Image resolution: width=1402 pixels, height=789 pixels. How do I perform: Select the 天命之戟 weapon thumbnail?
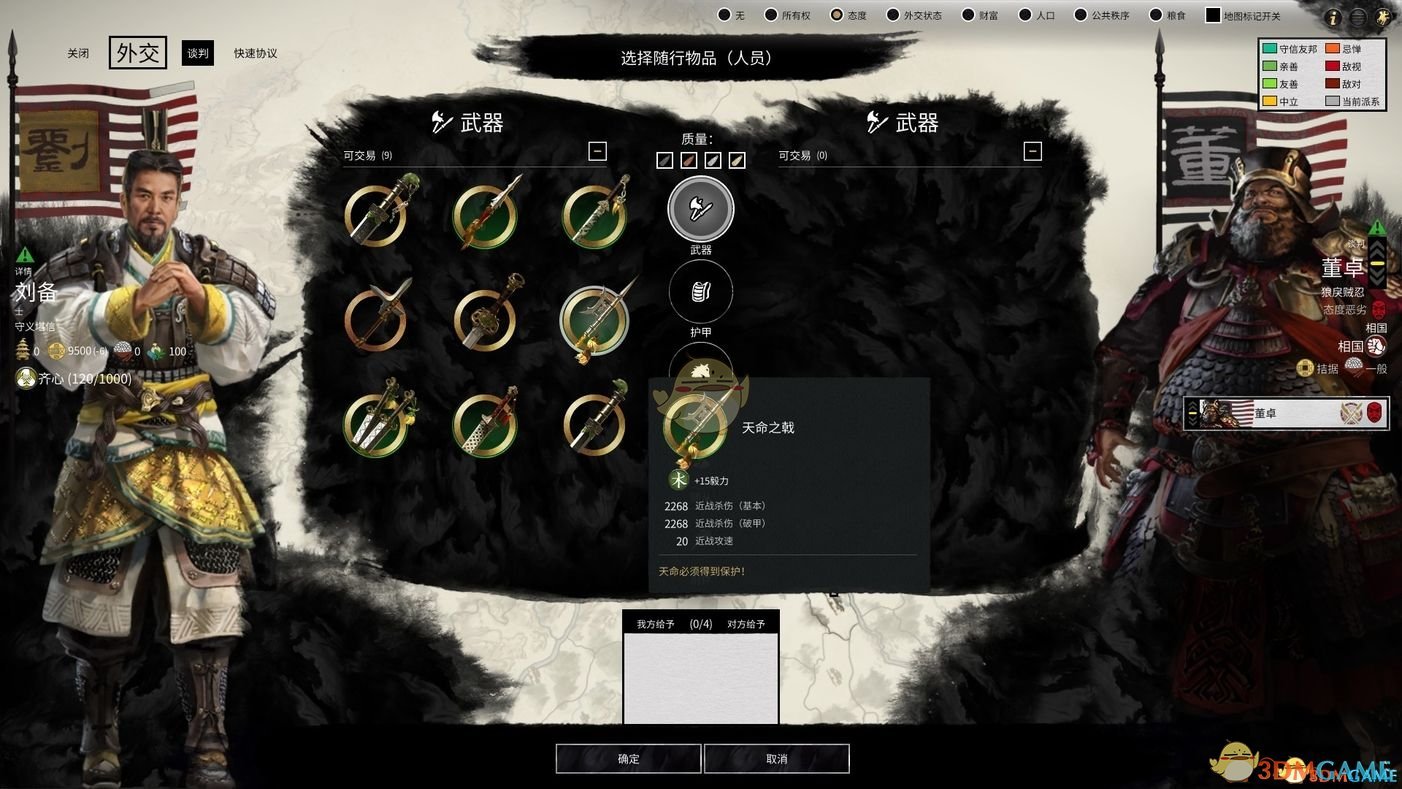click(x=595, y=320)
